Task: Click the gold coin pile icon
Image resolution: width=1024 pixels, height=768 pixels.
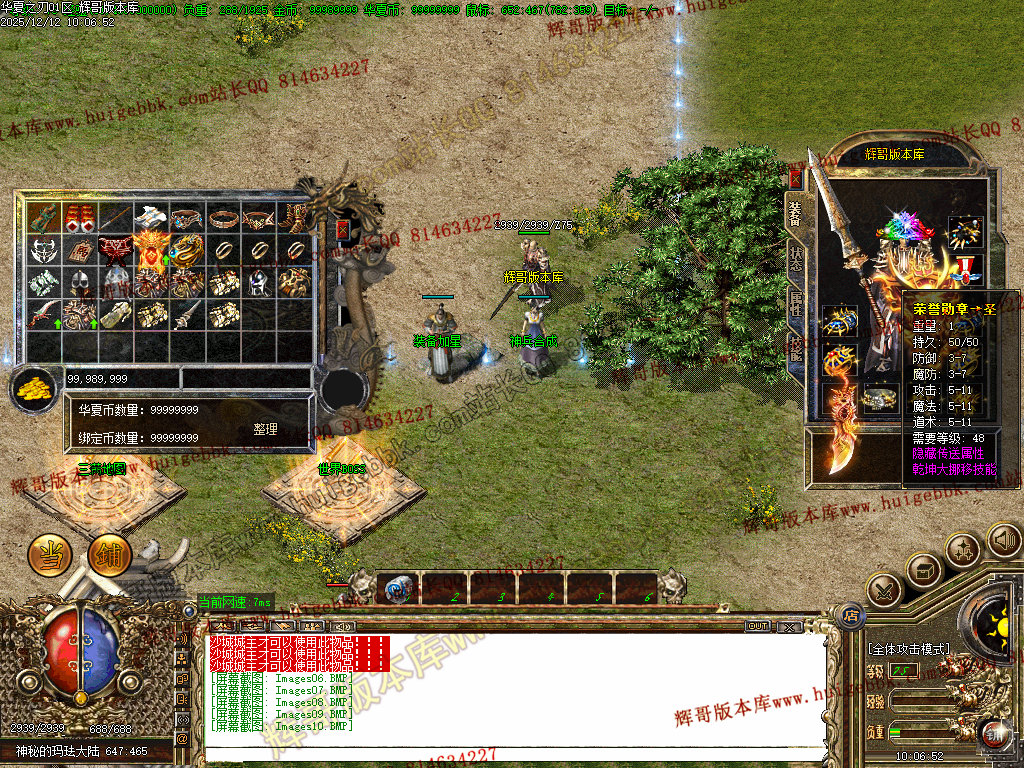Action: point(35,388)
